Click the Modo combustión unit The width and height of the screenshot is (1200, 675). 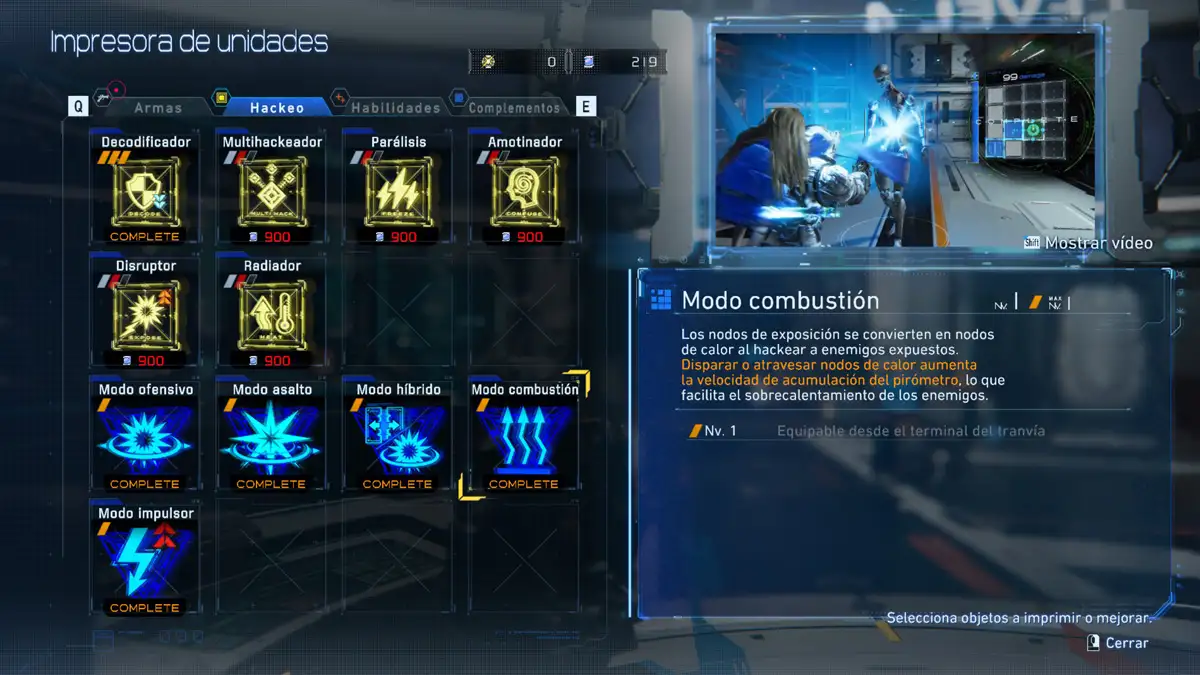tap(524, 437)
